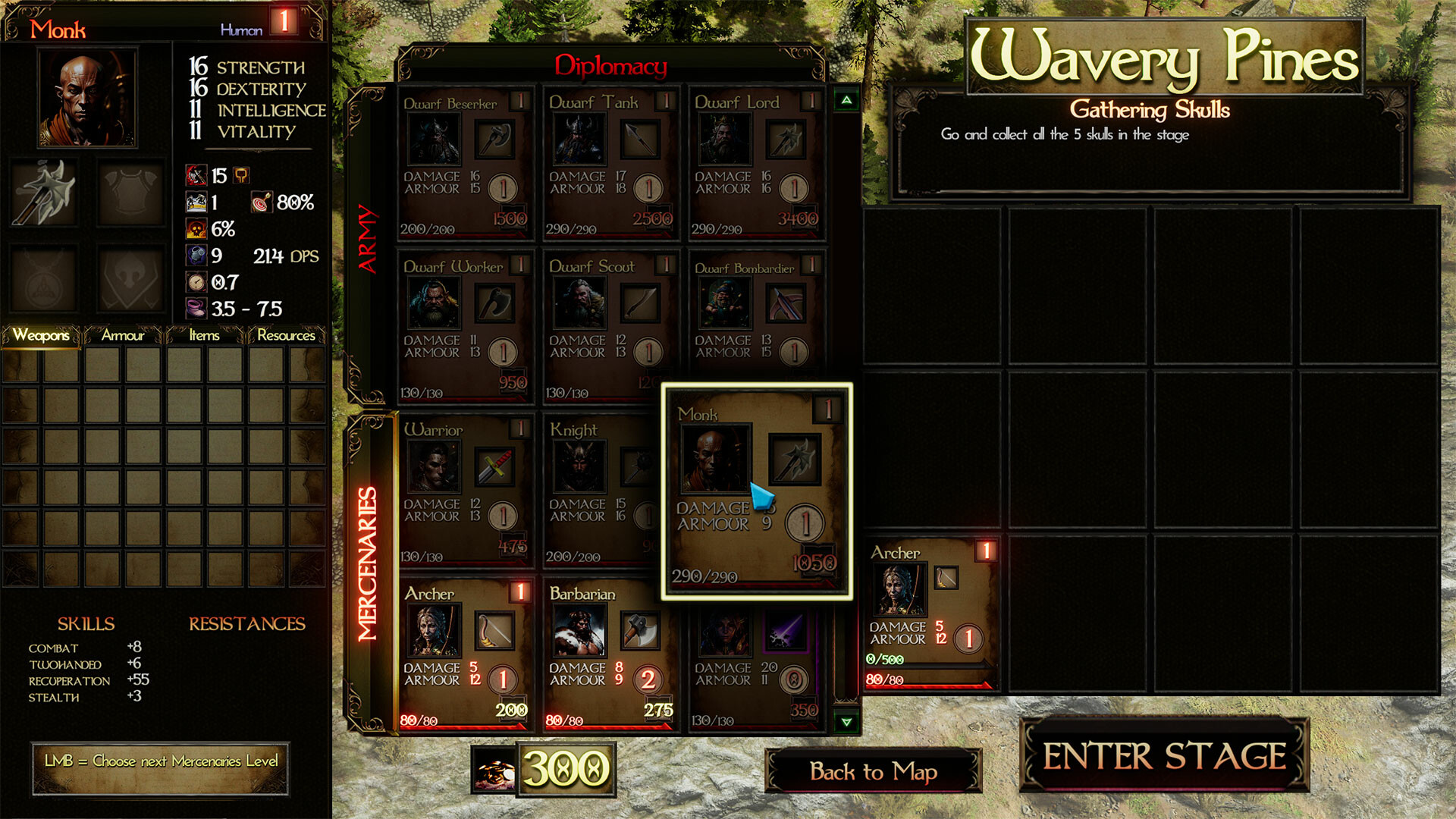Select the Dwarf Beserker's axe weapon icon
Image resolution: width=1456 pixels, height=819 pixels.
pyautogui.click(x=497, y=139)
